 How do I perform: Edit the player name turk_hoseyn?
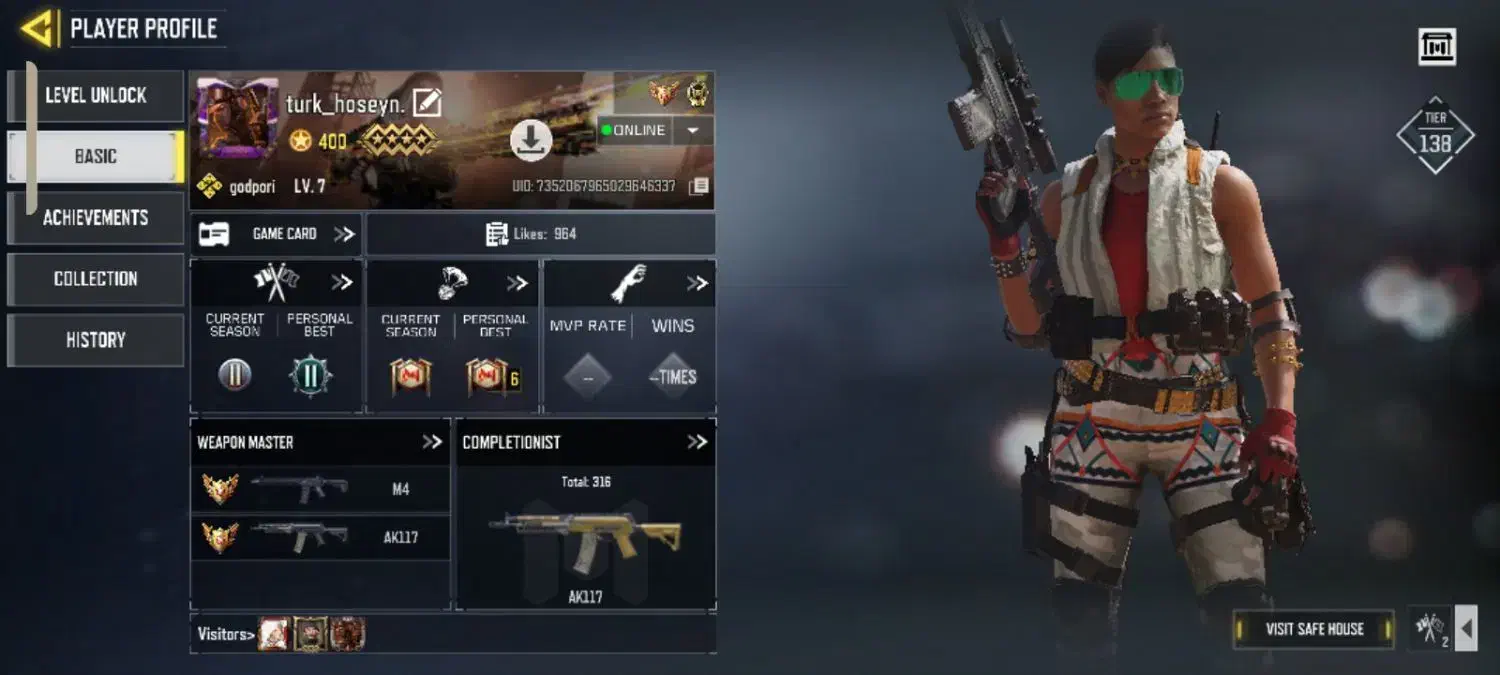point(427,103)
